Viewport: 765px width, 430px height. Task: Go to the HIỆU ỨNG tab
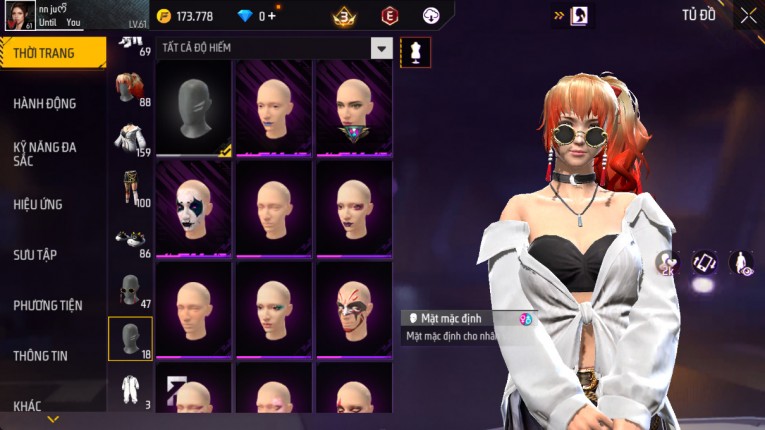pos(38,204)
